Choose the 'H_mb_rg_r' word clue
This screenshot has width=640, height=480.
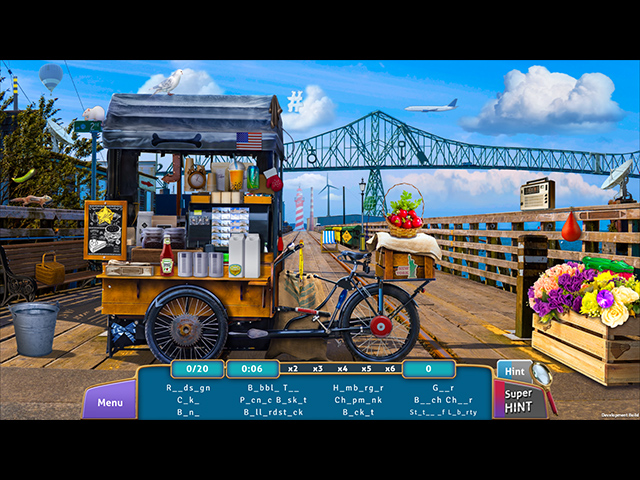click(357, 388)
